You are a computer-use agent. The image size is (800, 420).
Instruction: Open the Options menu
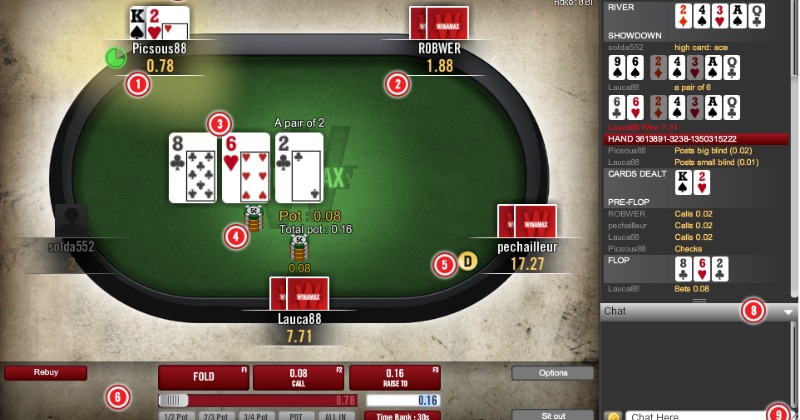552,373
